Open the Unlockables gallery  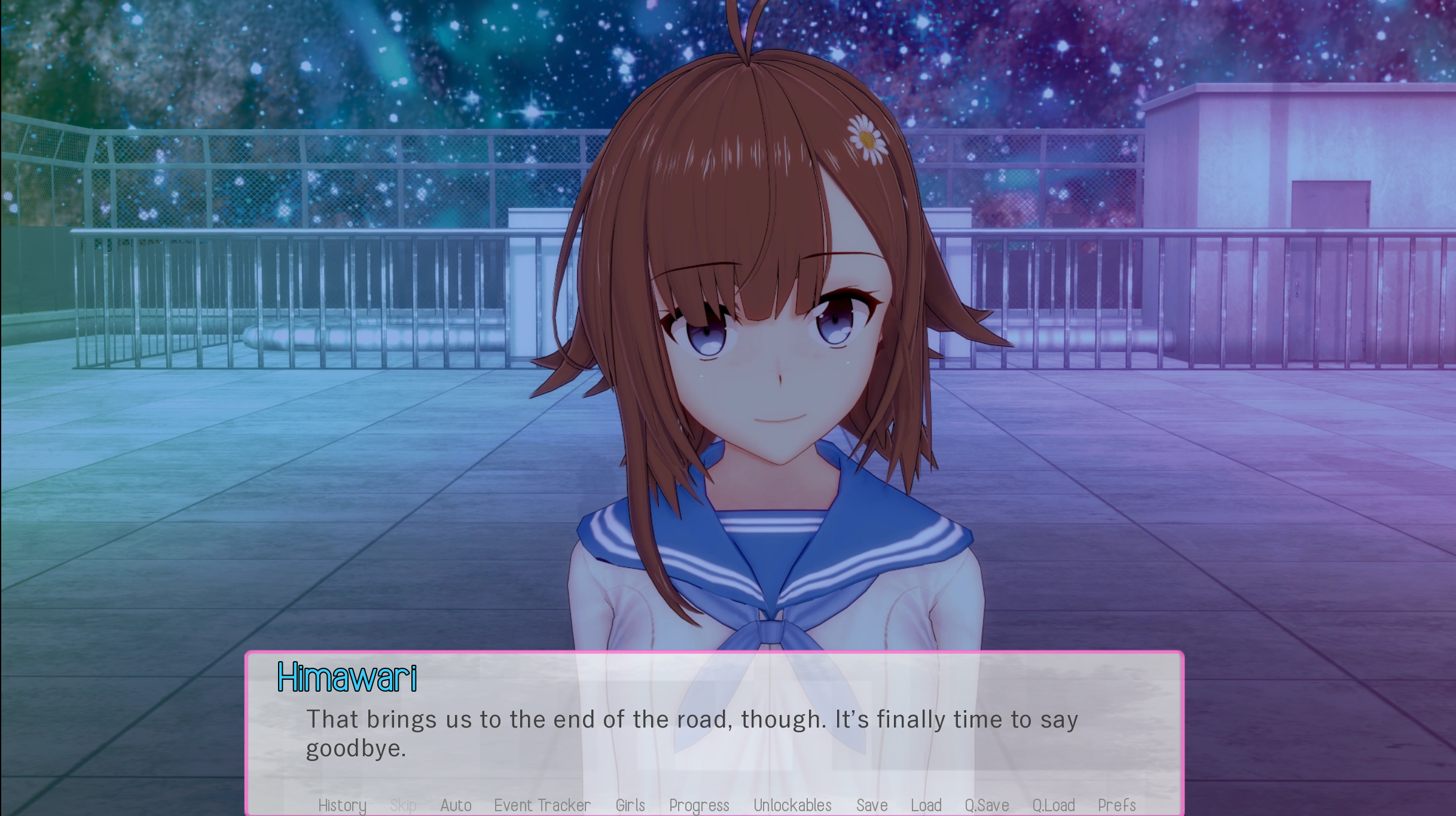point(792,805)
